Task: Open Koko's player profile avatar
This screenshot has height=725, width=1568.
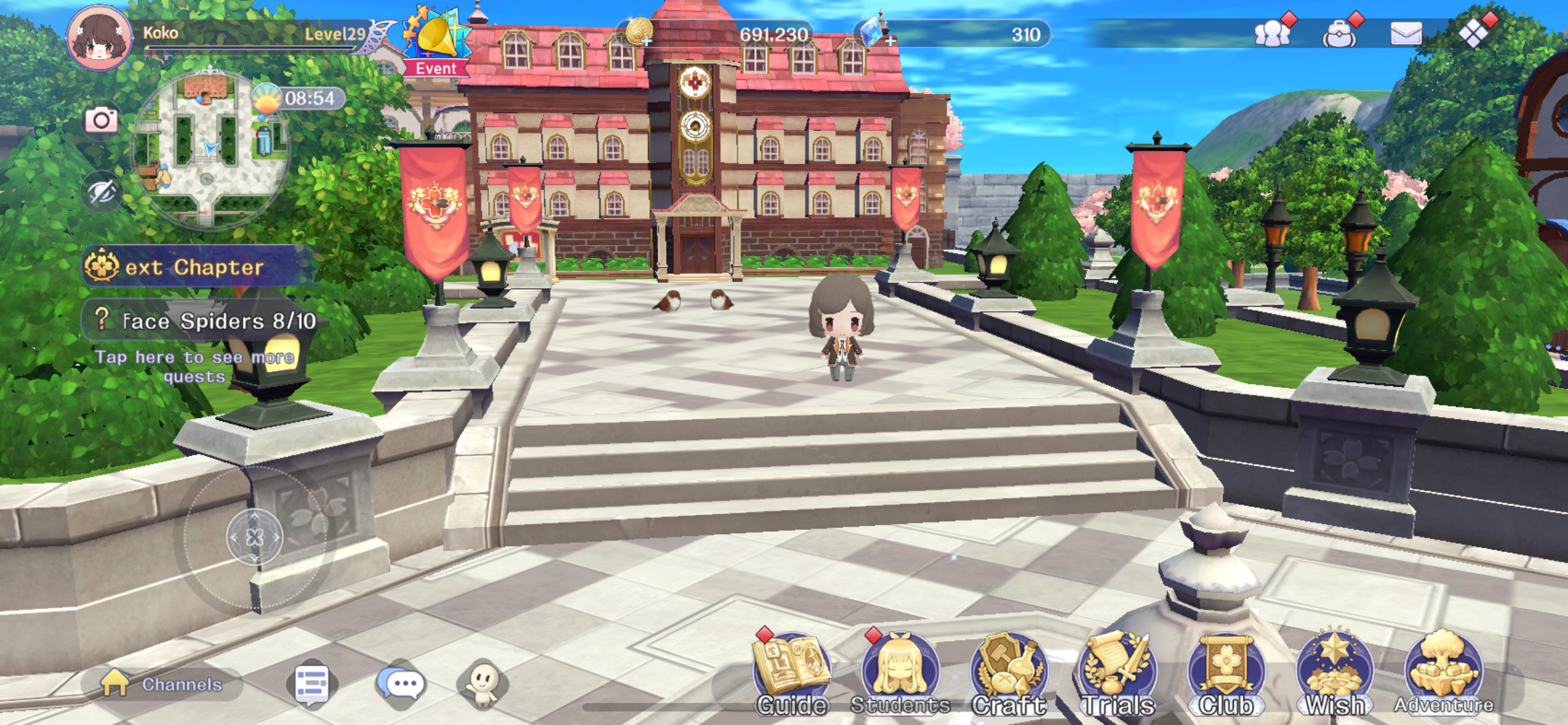Action: [x=98, y=38]
